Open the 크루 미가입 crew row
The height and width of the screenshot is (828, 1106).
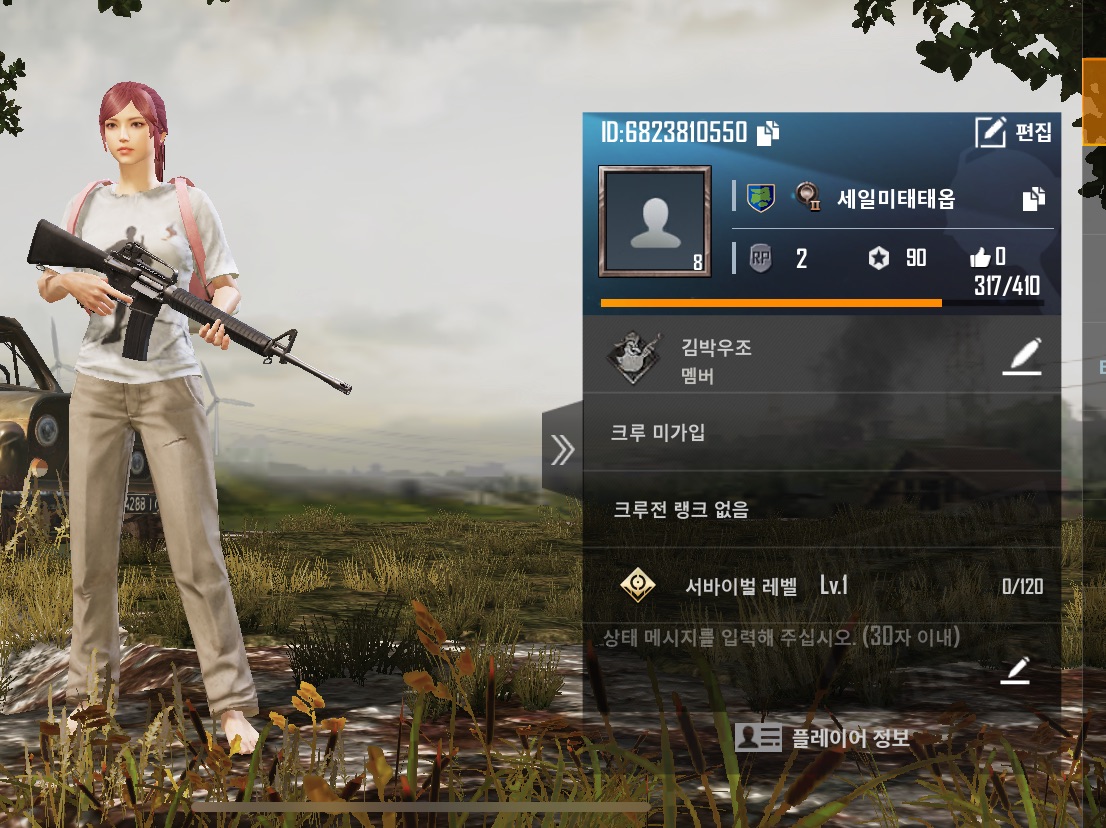coord(820,433)
